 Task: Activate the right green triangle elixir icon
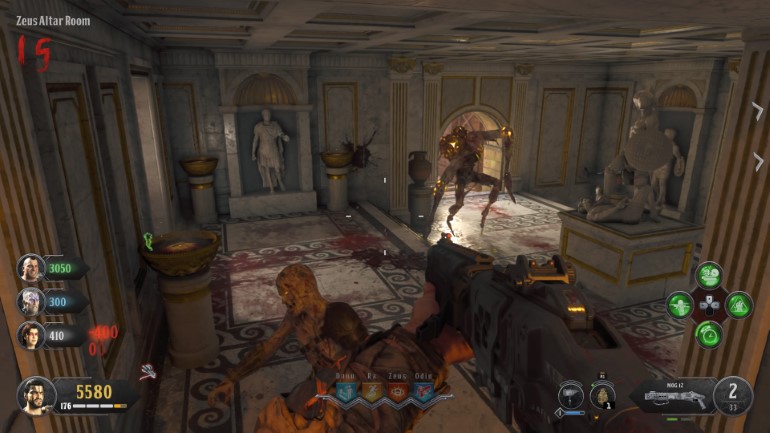click(x=738, y=304)
